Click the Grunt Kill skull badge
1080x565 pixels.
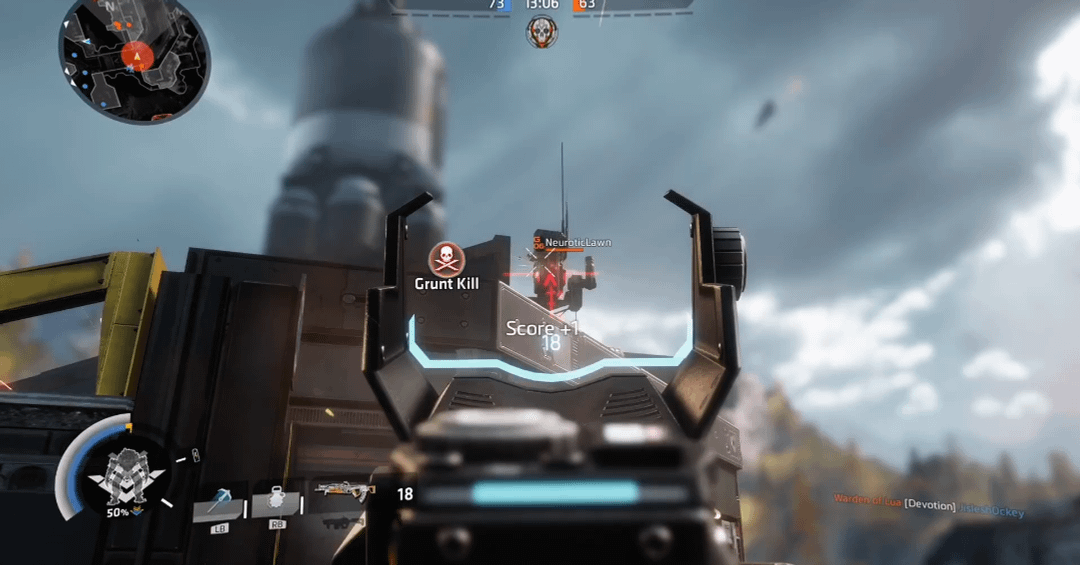pos(447,259)
